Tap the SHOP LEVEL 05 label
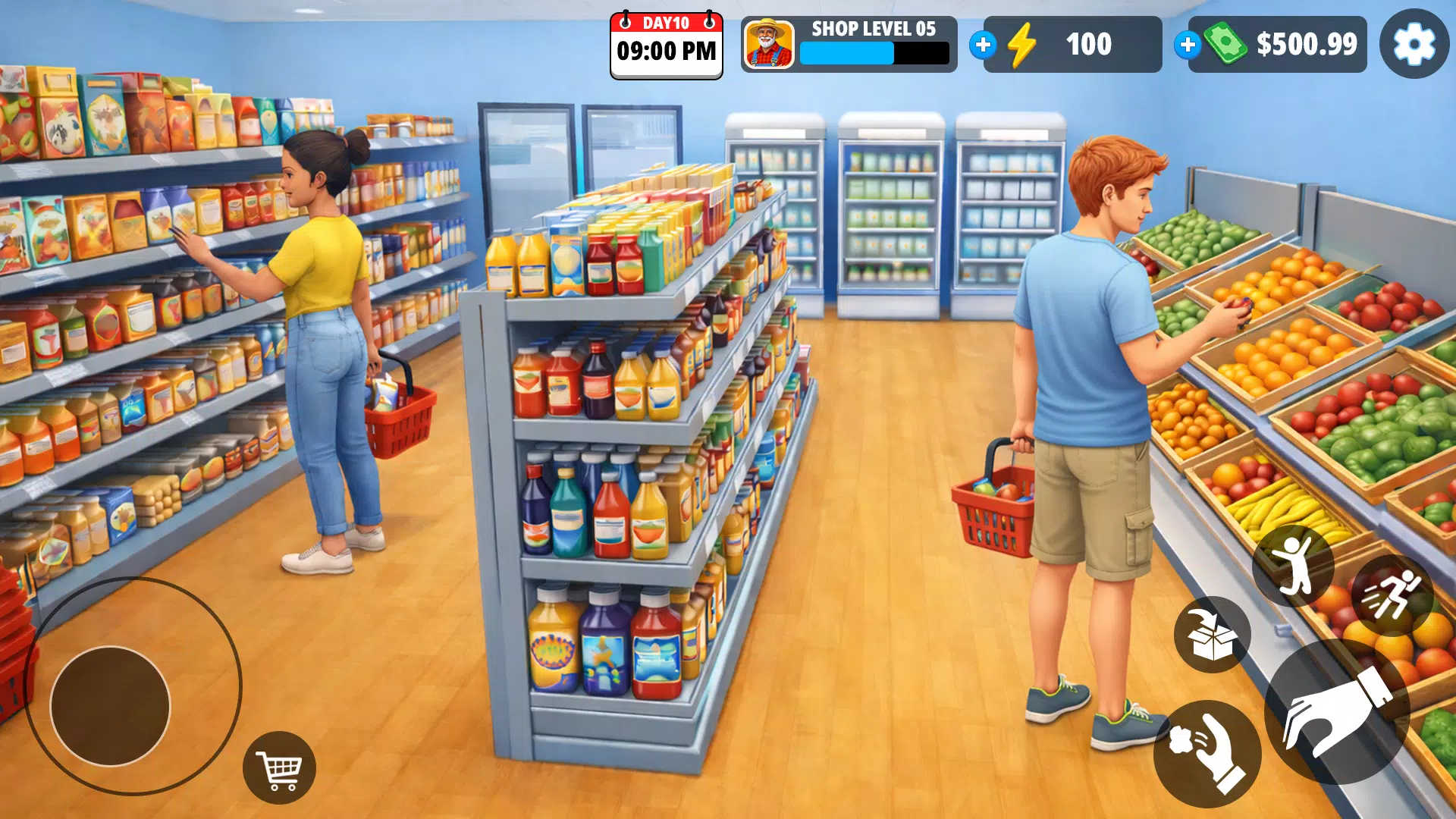The width and height of the screenshot is (1456, 819). point(872,30)
